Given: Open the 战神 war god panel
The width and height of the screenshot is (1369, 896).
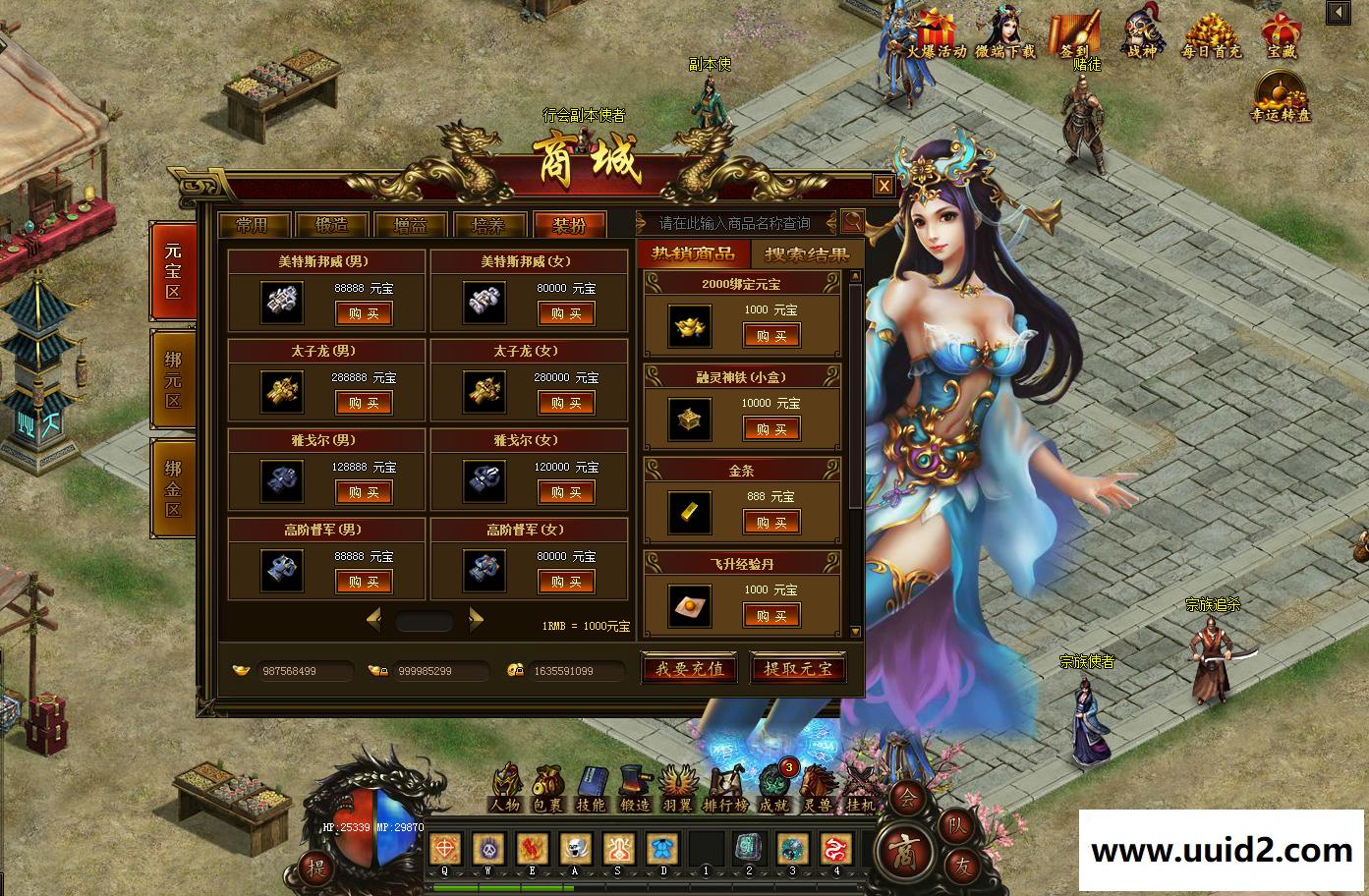Looking at the screenshot, I should [x=1143, y=29].
